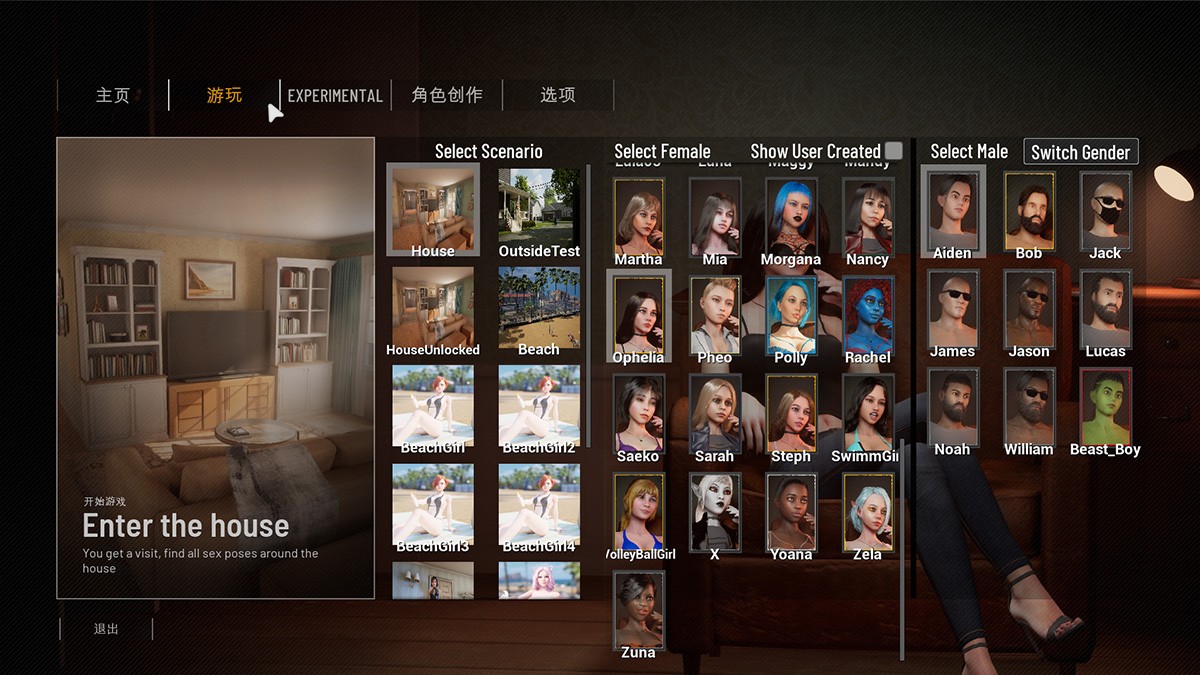Click the Switch Gender button
This screenshot has height=675, width=1200.
pos(1080,152)
